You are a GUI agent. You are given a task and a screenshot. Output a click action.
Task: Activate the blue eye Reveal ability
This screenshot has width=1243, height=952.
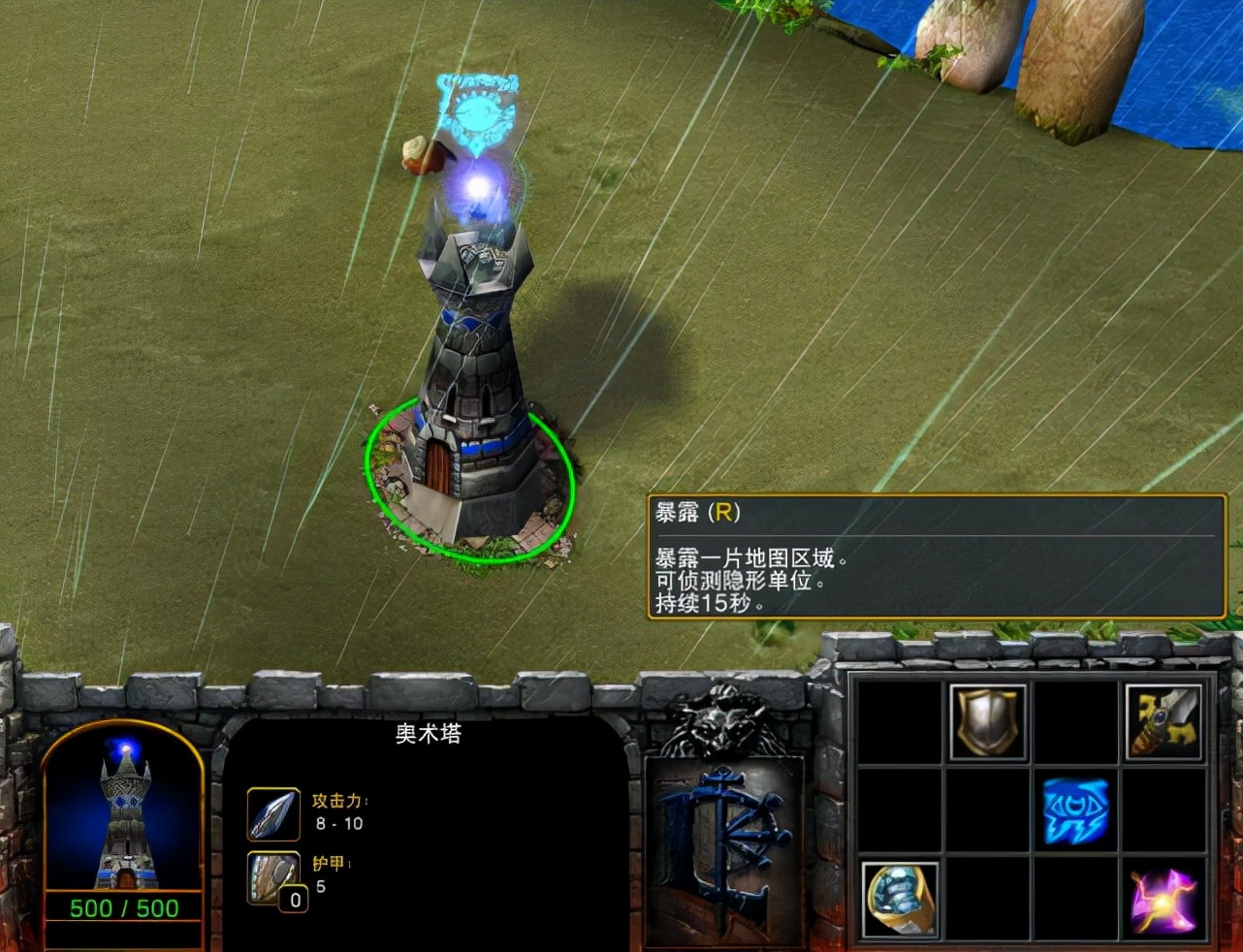pos(1074,810)
